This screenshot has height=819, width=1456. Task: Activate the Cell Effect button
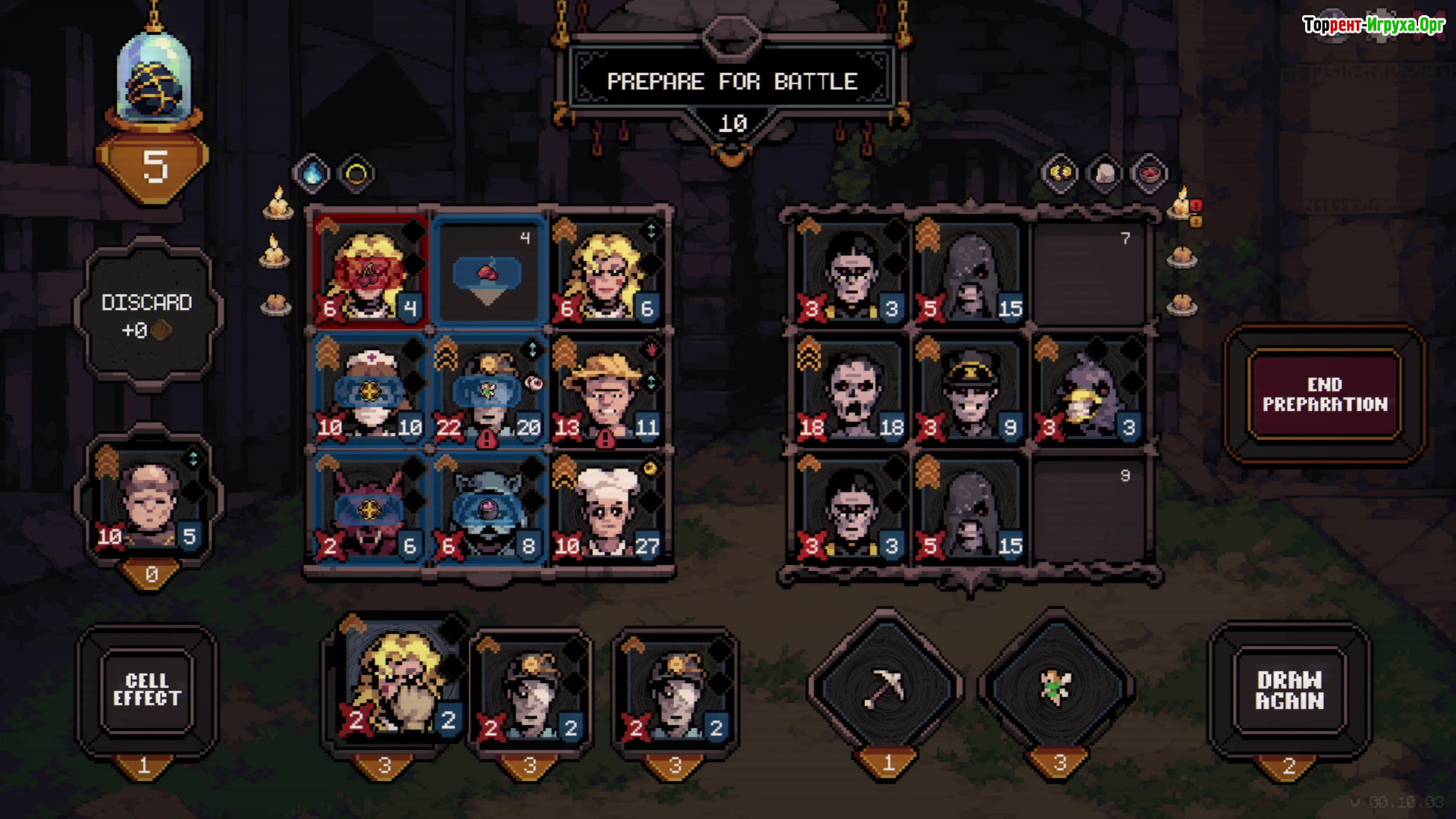point(147,690)
